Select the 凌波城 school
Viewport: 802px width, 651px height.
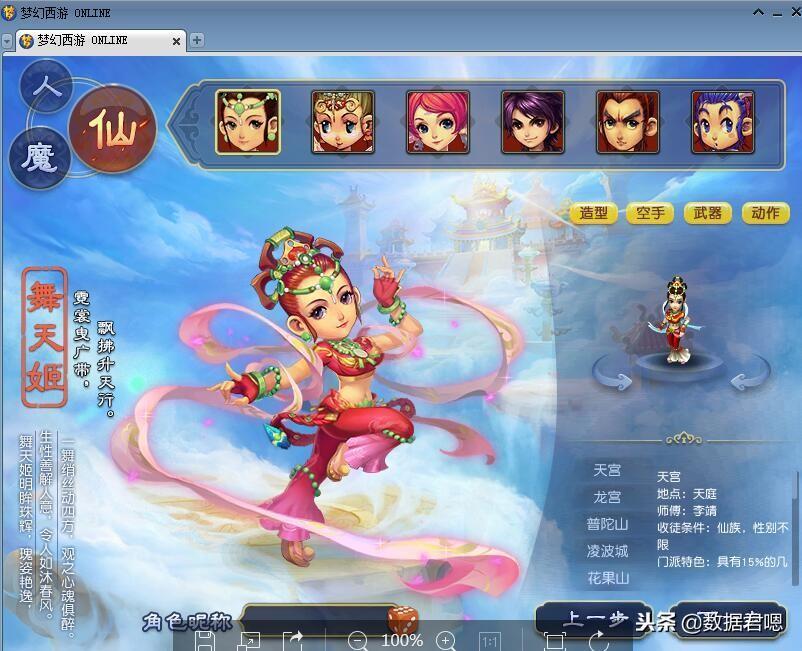[607, 551]
